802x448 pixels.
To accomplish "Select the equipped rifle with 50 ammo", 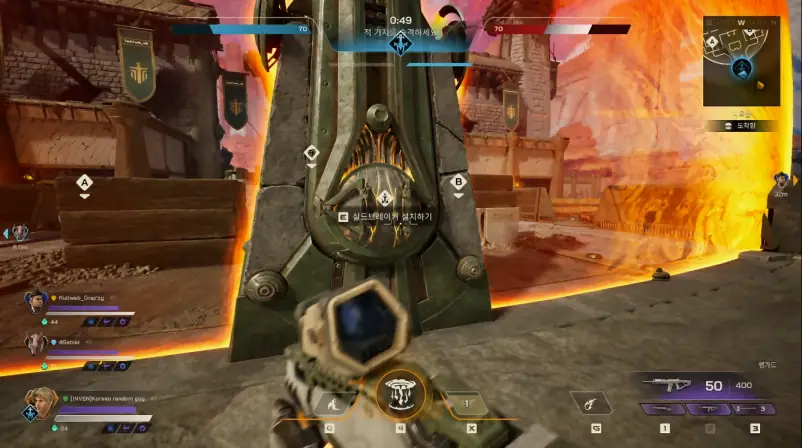I will (664, 383).
